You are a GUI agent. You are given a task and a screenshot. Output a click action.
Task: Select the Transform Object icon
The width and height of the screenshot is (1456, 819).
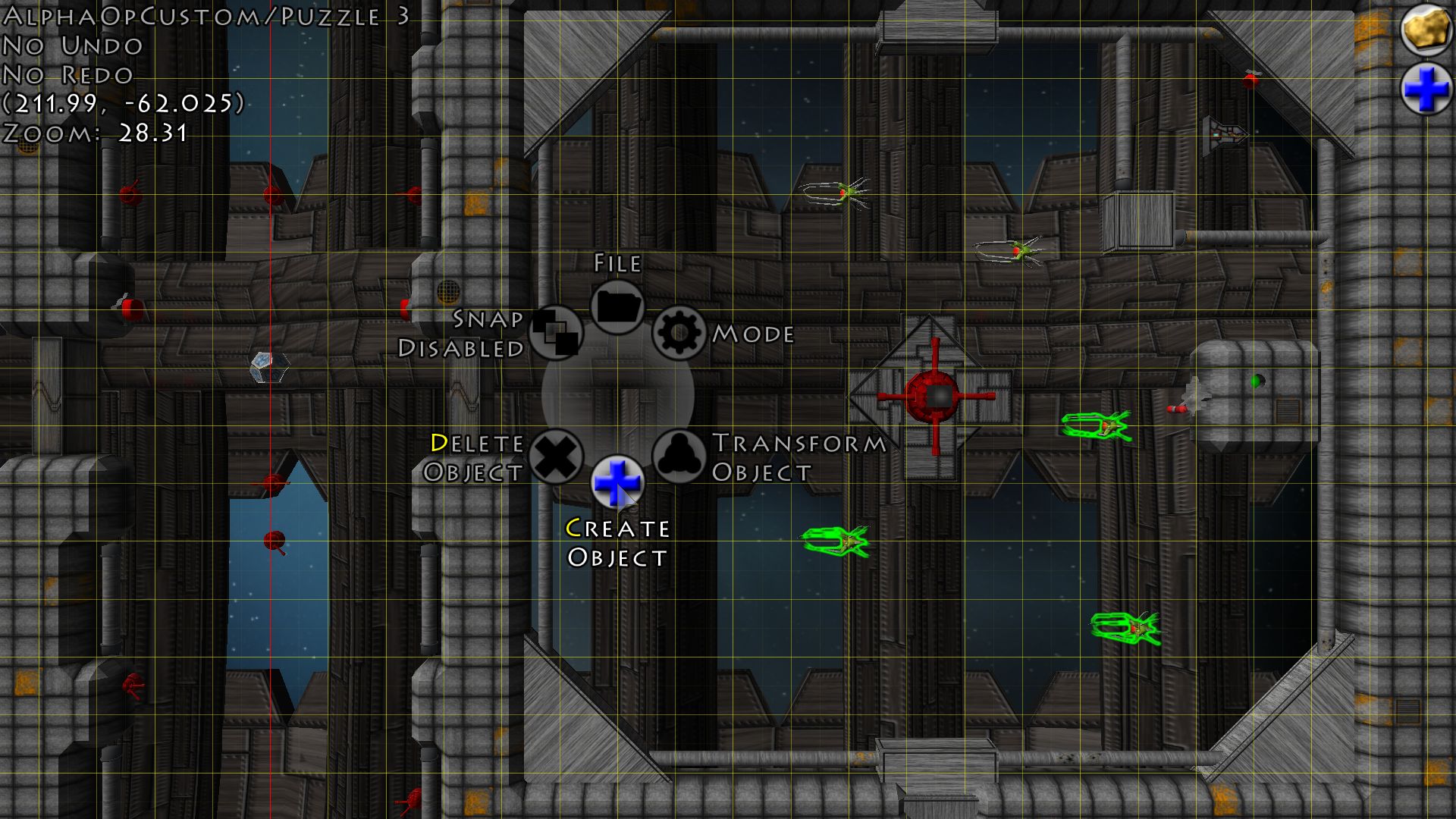click(679, 457)
